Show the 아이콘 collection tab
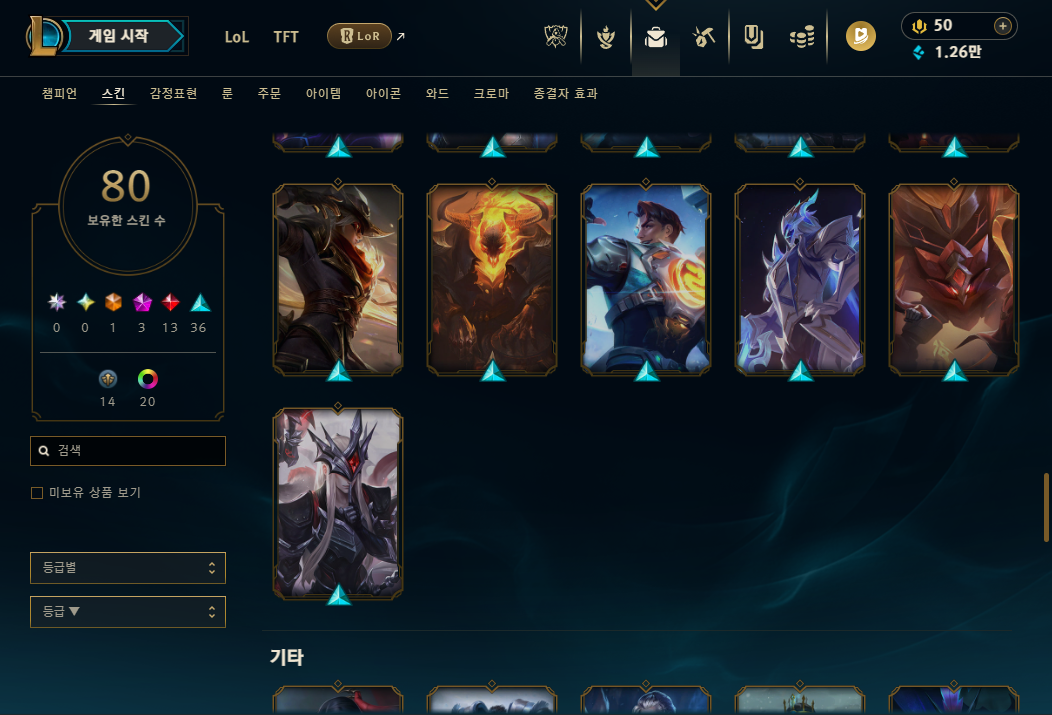1052x715 pixels. (383, 94)
